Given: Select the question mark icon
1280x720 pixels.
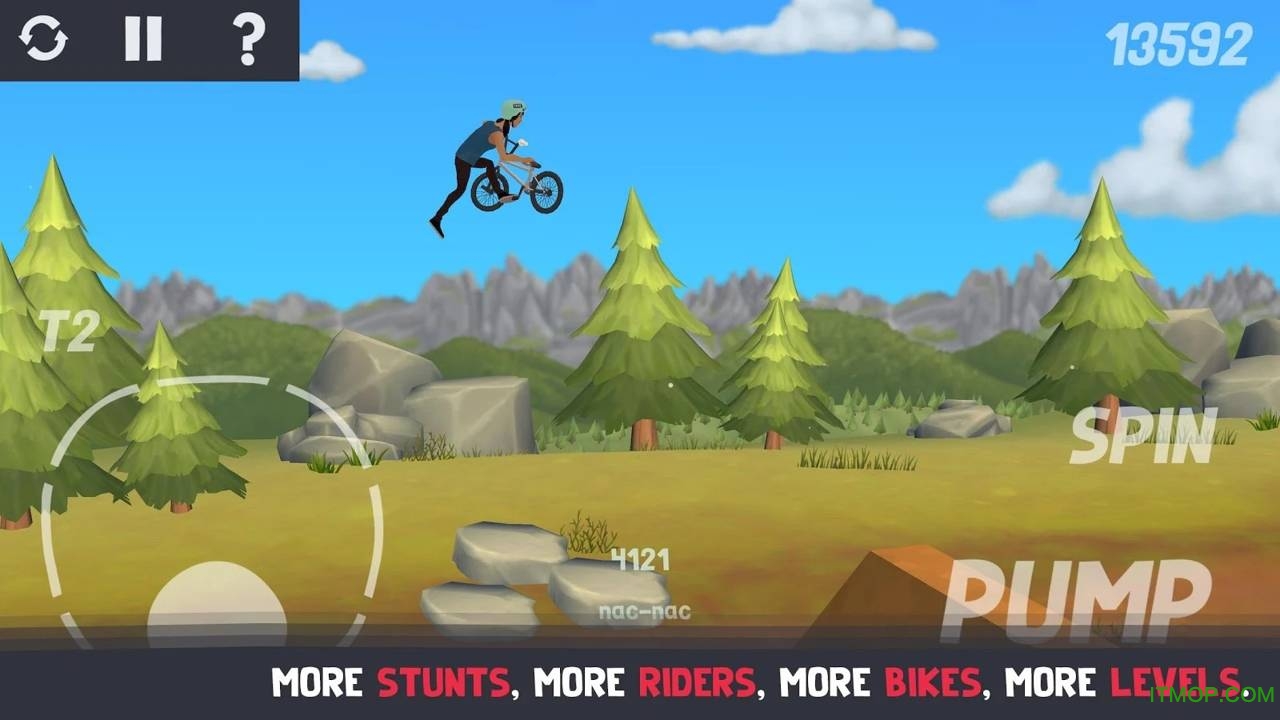Looking at the screenshot, I should point(248,40).
